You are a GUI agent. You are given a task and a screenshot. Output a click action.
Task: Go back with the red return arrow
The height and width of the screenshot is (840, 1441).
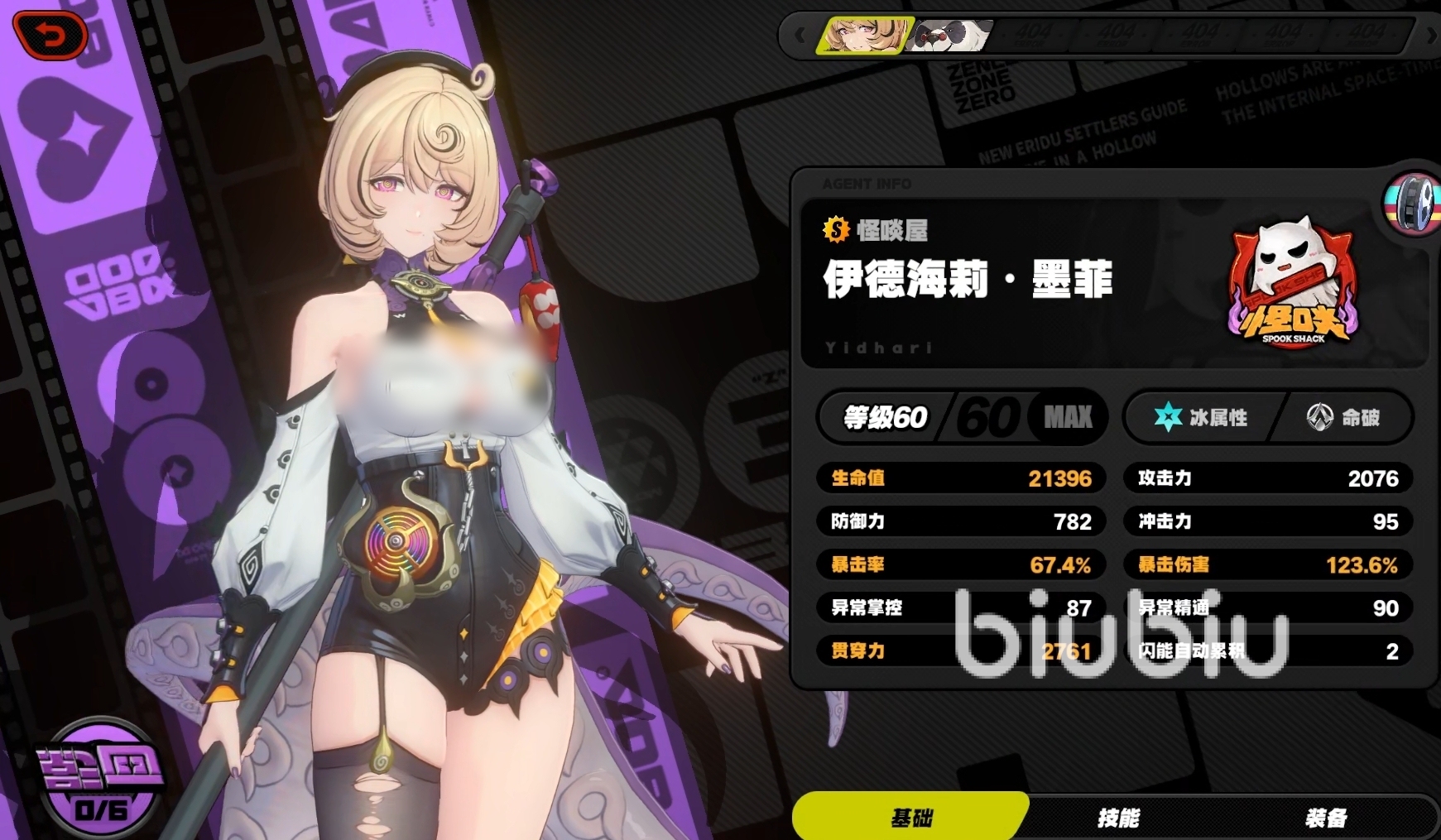point(51,36)
